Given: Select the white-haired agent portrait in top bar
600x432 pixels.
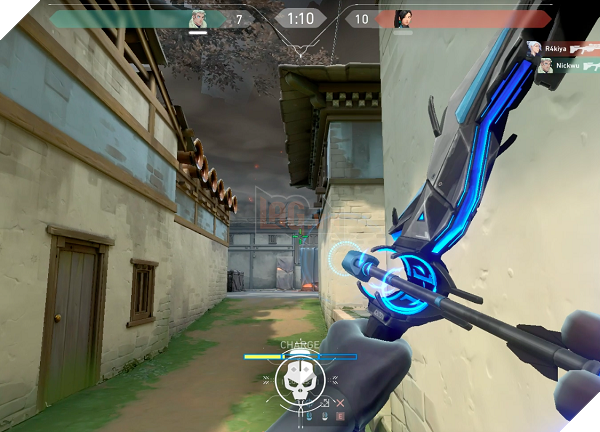Looking at the screenshot, I should click(x=198, y=19).
